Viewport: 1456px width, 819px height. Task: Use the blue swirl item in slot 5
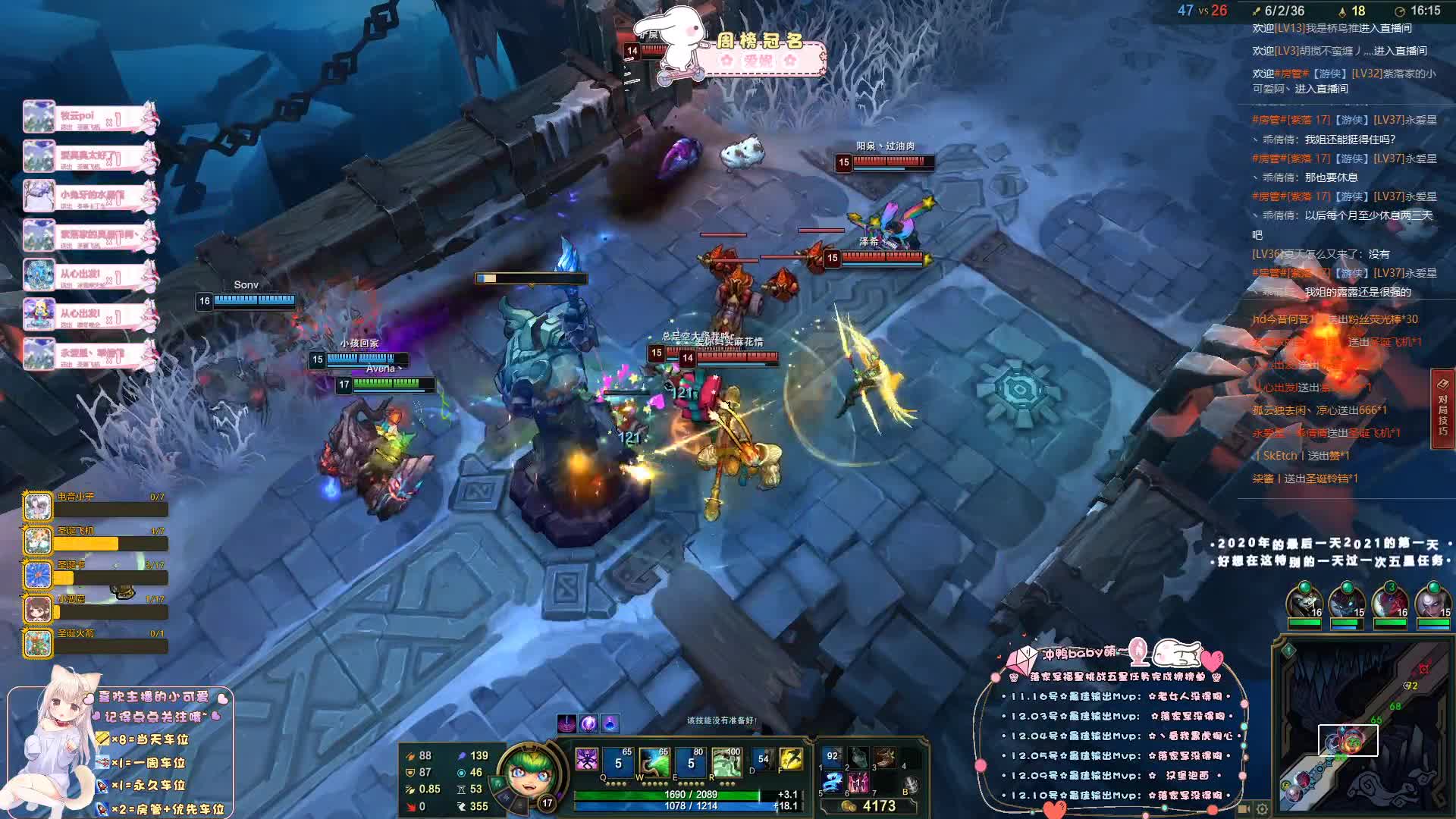tap(833, 782)
